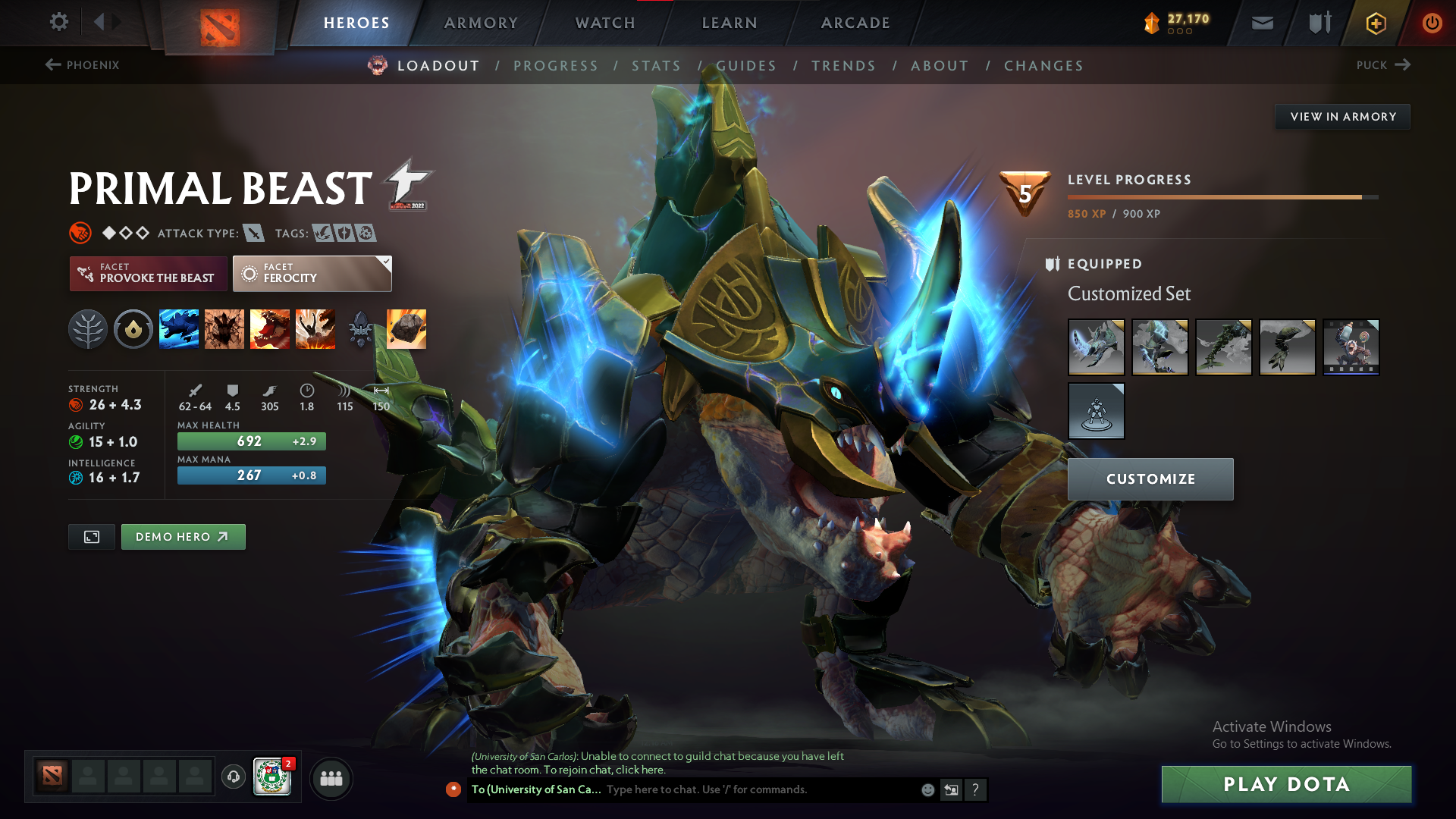Screen dimensions: 1456x819
Task: Open the STATS section for Primal Beast
Action: (657, 65)
